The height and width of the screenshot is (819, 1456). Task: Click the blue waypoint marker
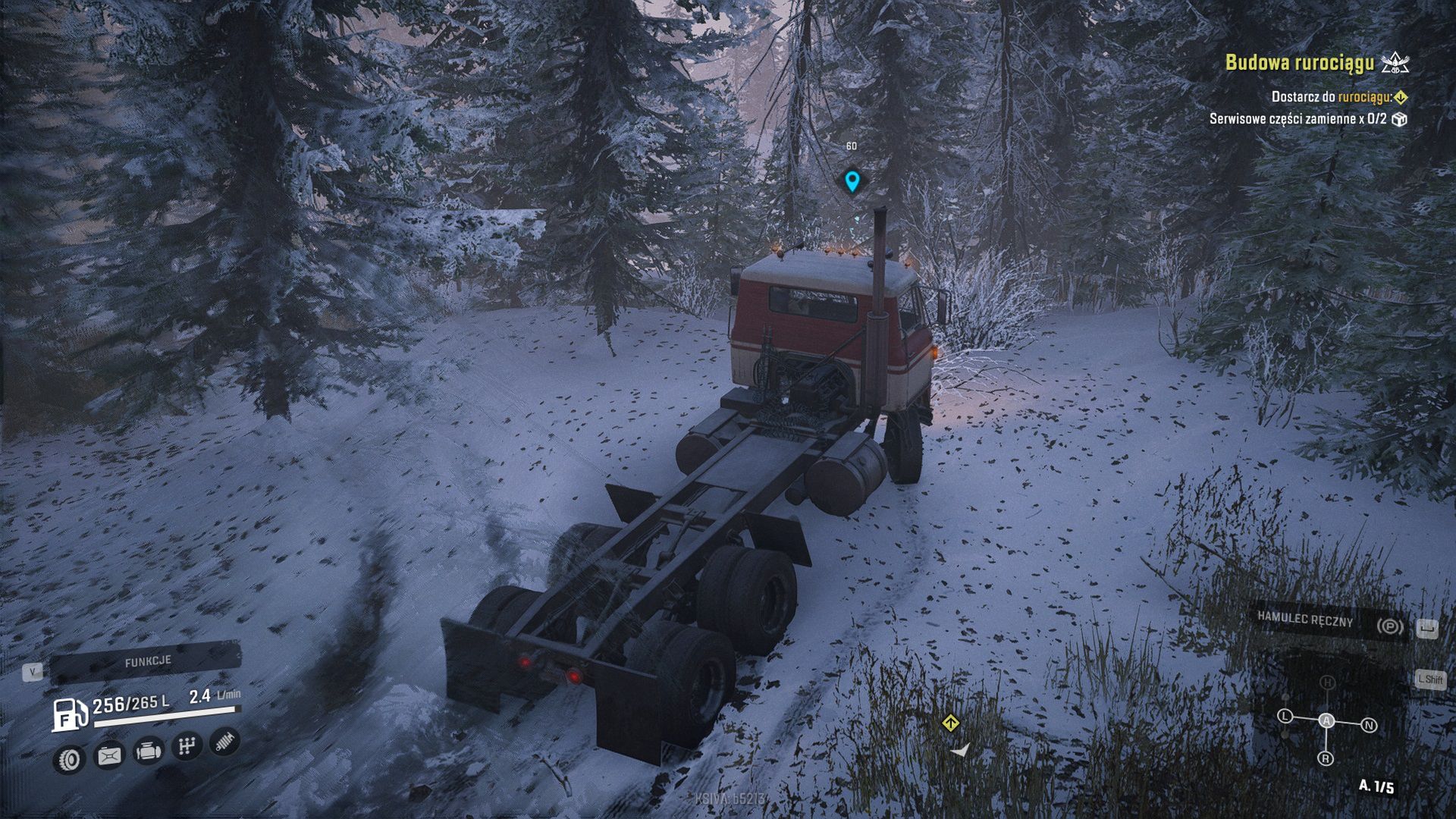[852, 181]
